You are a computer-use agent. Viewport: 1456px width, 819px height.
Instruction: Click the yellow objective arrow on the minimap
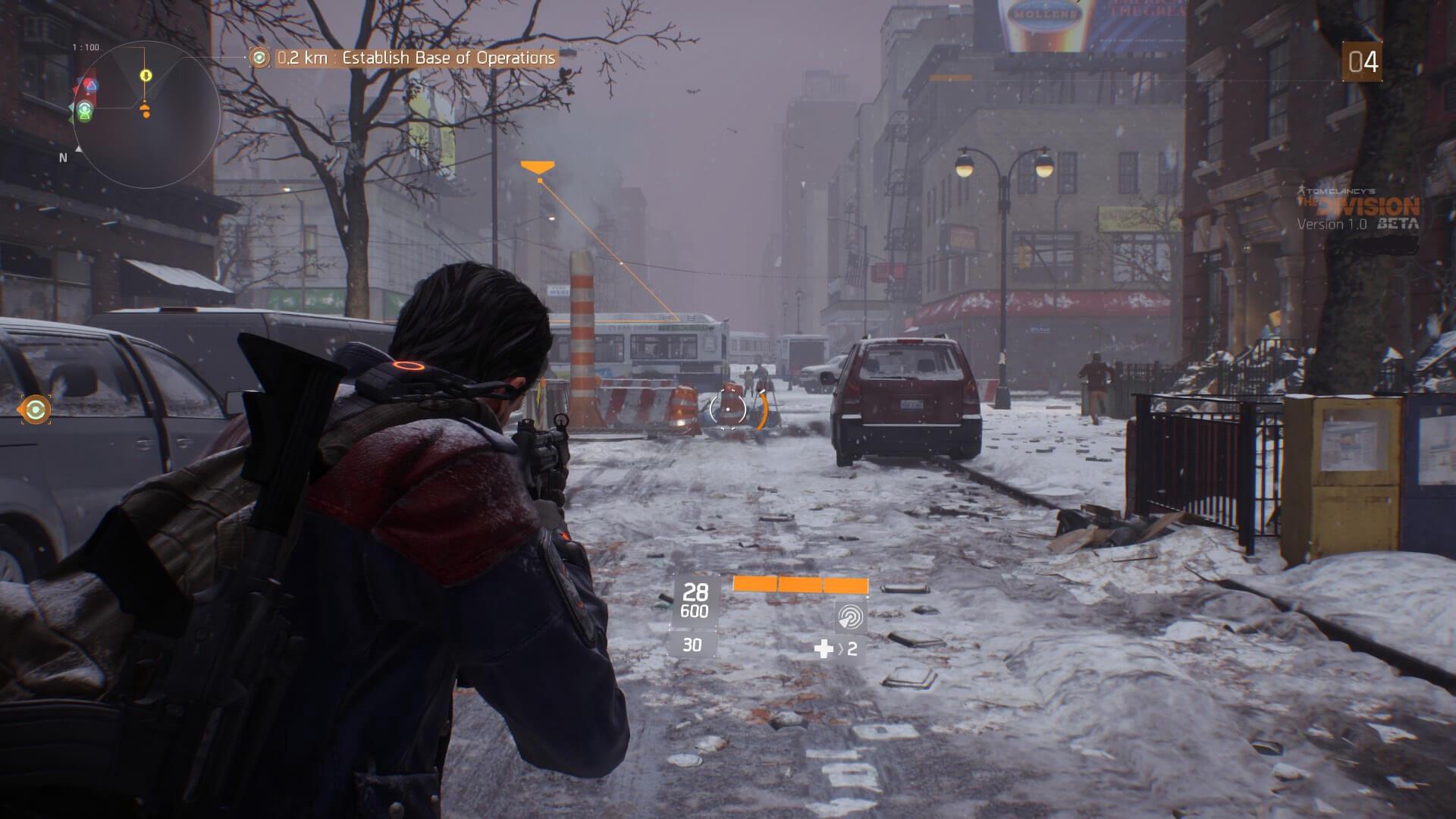pyautogui.click(x=146, y=75)
